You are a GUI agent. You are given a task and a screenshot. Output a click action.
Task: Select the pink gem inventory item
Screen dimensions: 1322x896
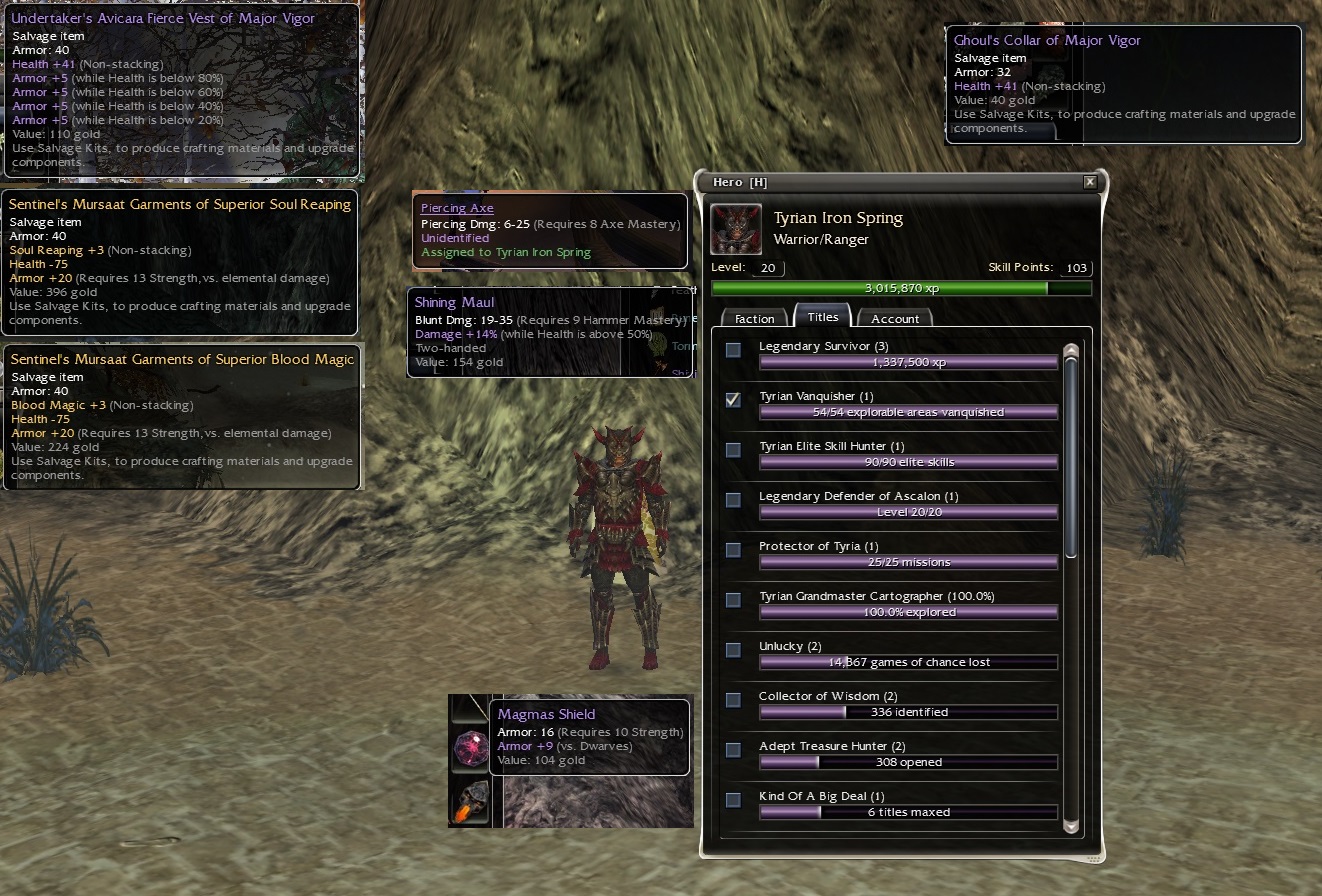tap(470, 748)
